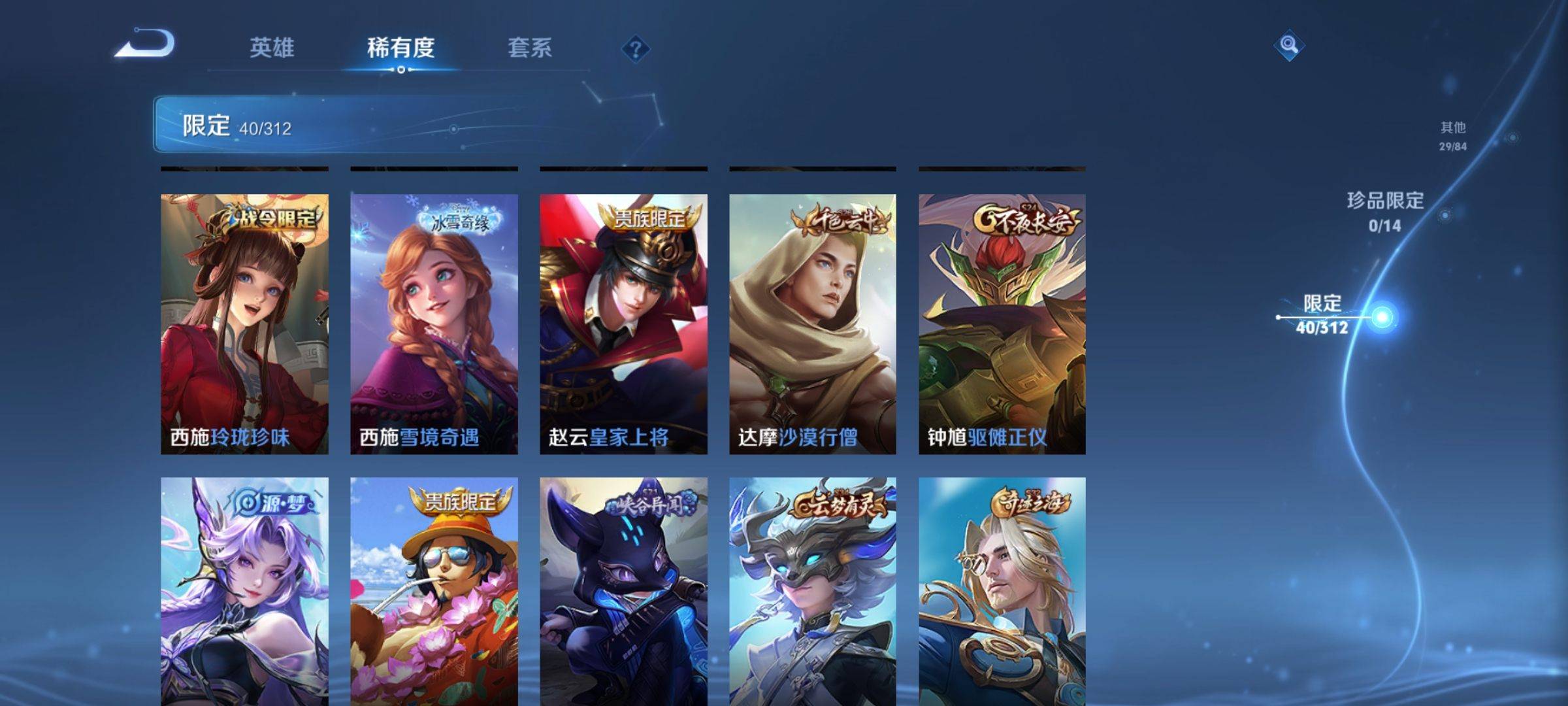Open the question mark help icon

pyautogui.click(x=635, y=48)
